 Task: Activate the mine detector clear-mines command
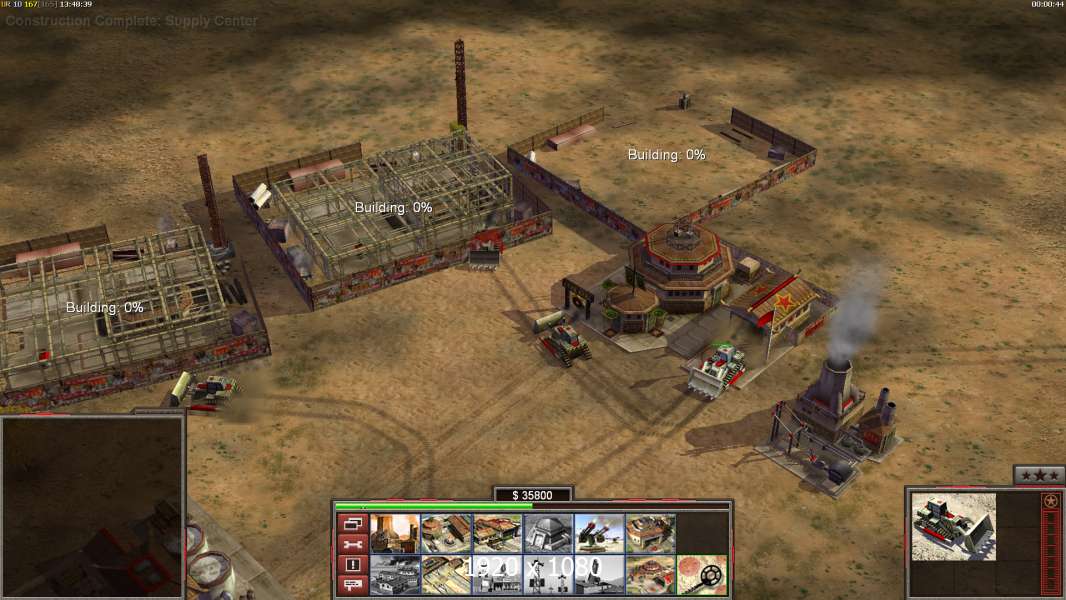click(x=702, y=575)
